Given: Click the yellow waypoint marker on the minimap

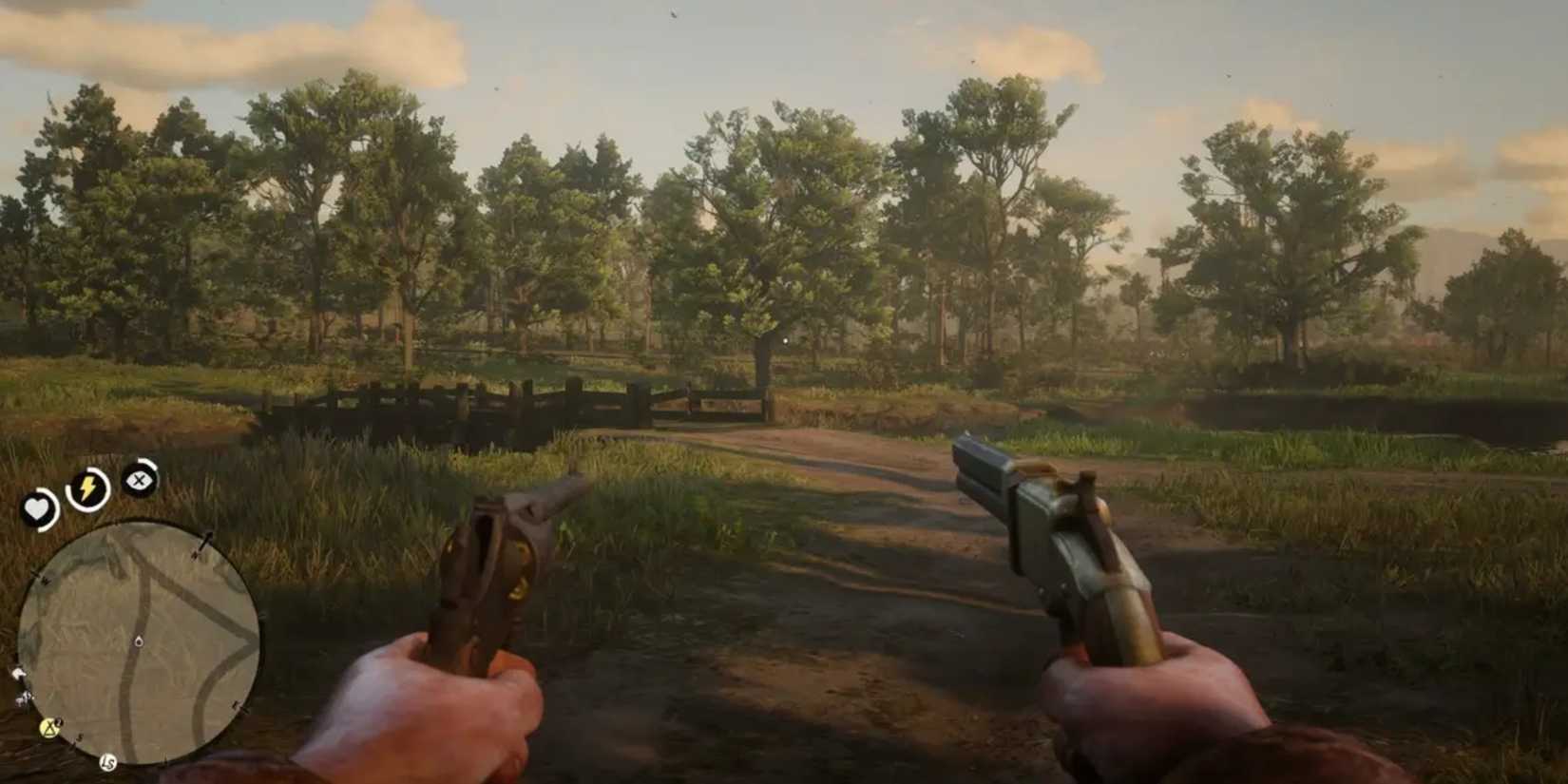Looking at the screenshot, I should click(48, 728).
